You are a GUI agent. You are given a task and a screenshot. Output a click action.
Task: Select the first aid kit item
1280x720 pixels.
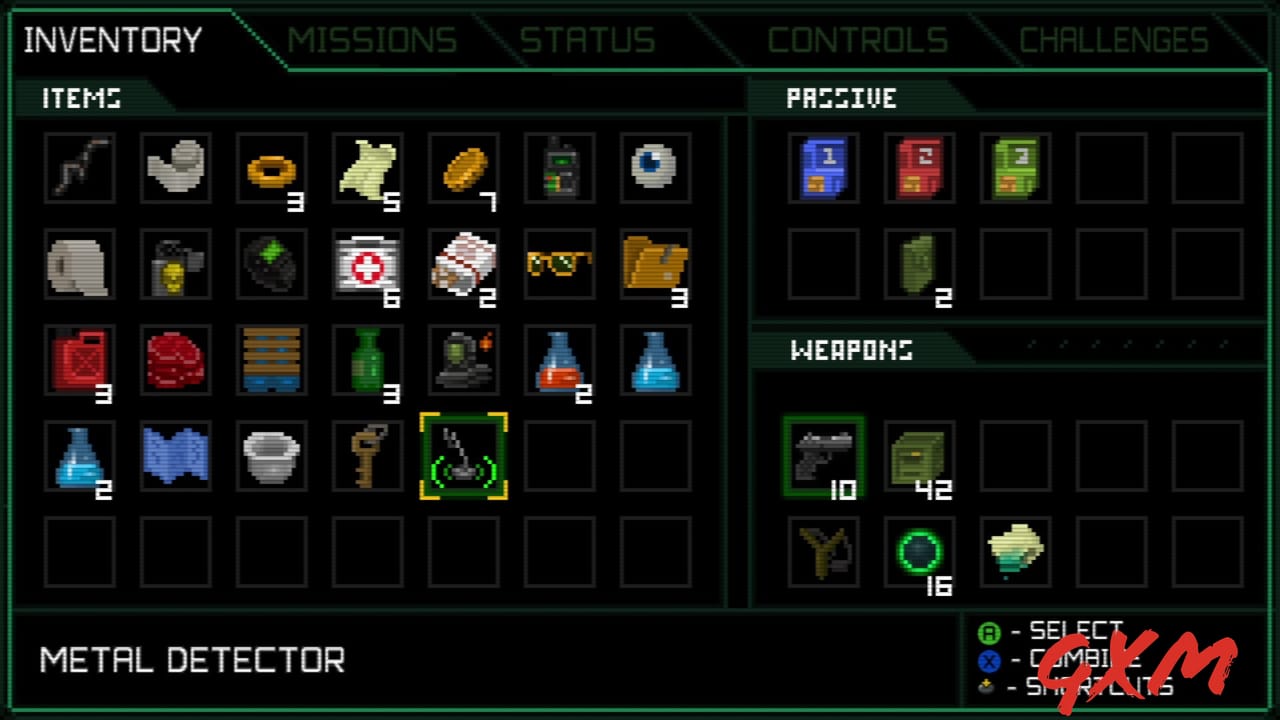tap(367, 264)
